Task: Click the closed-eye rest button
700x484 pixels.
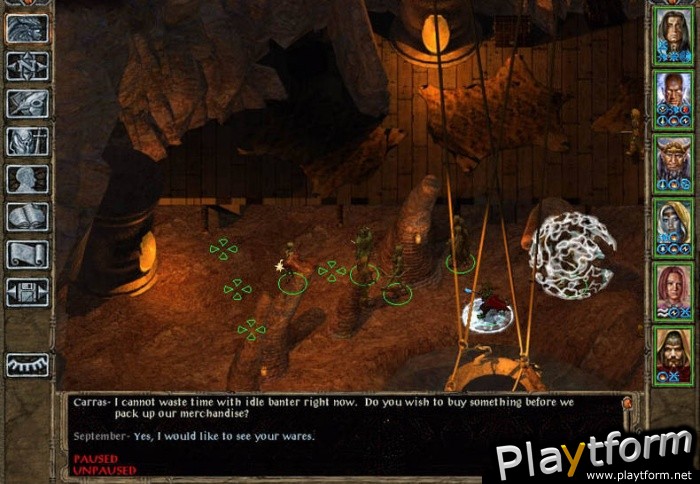Action: 27,365
